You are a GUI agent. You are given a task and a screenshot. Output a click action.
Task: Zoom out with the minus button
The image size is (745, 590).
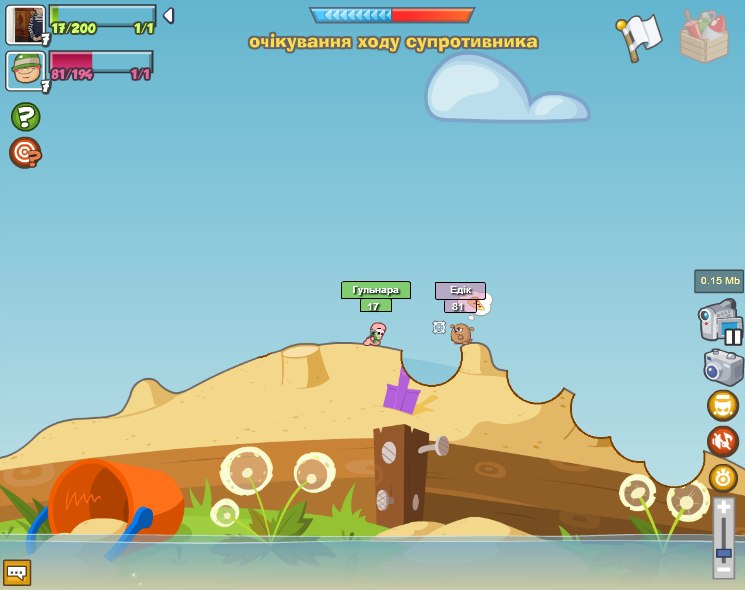(723, 570)
